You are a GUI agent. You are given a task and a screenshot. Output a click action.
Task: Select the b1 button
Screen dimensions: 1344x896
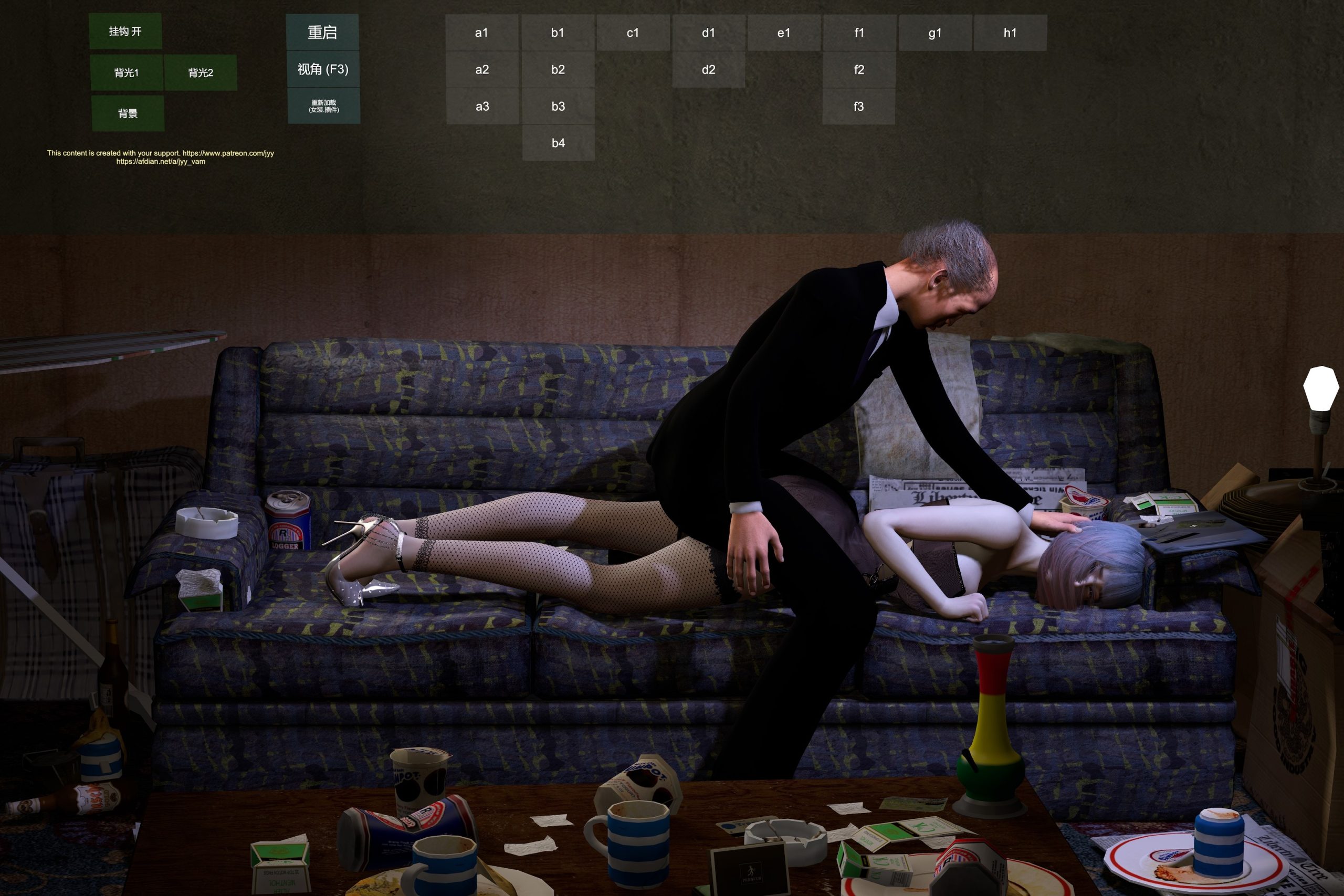tap(558, 33)
